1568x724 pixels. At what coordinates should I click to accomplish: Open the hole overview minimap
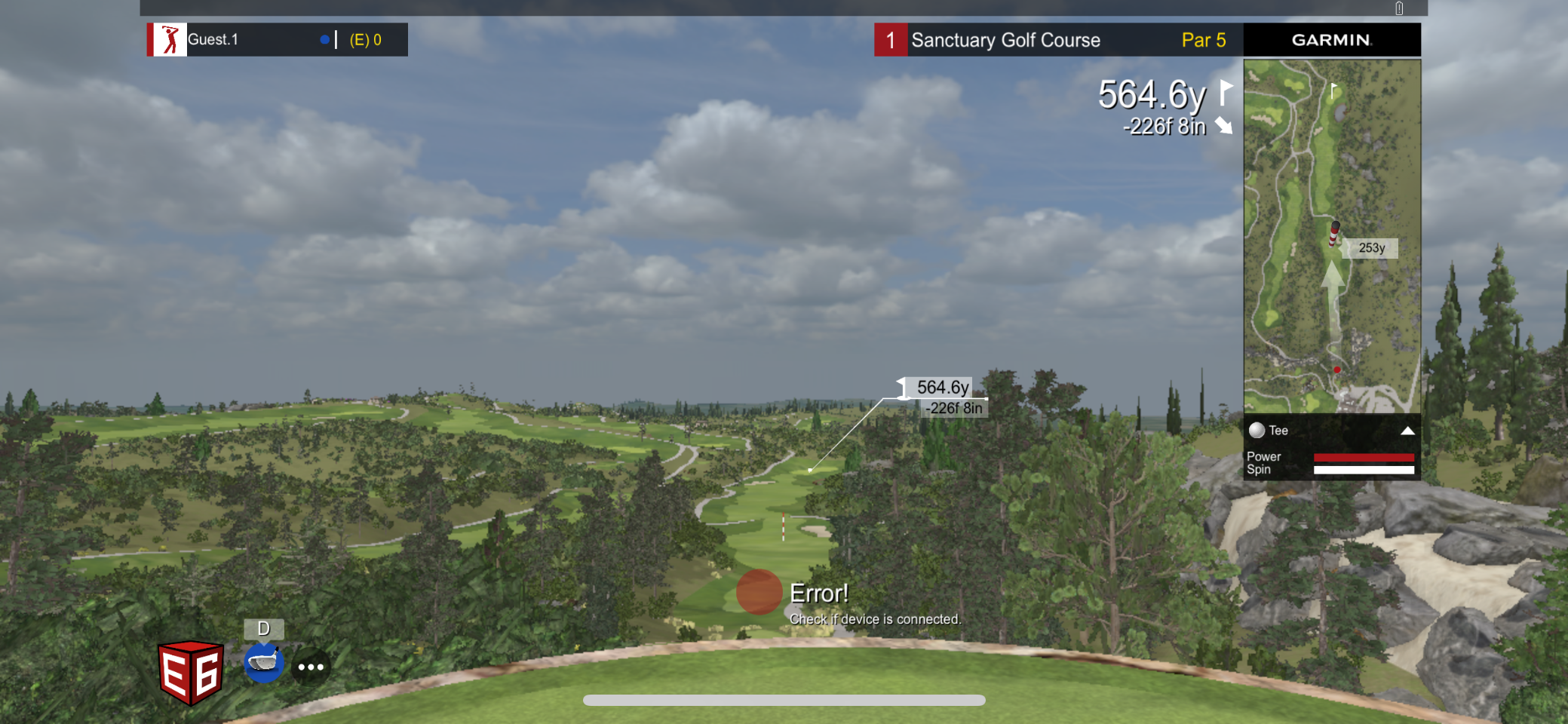coord(1331,235)
